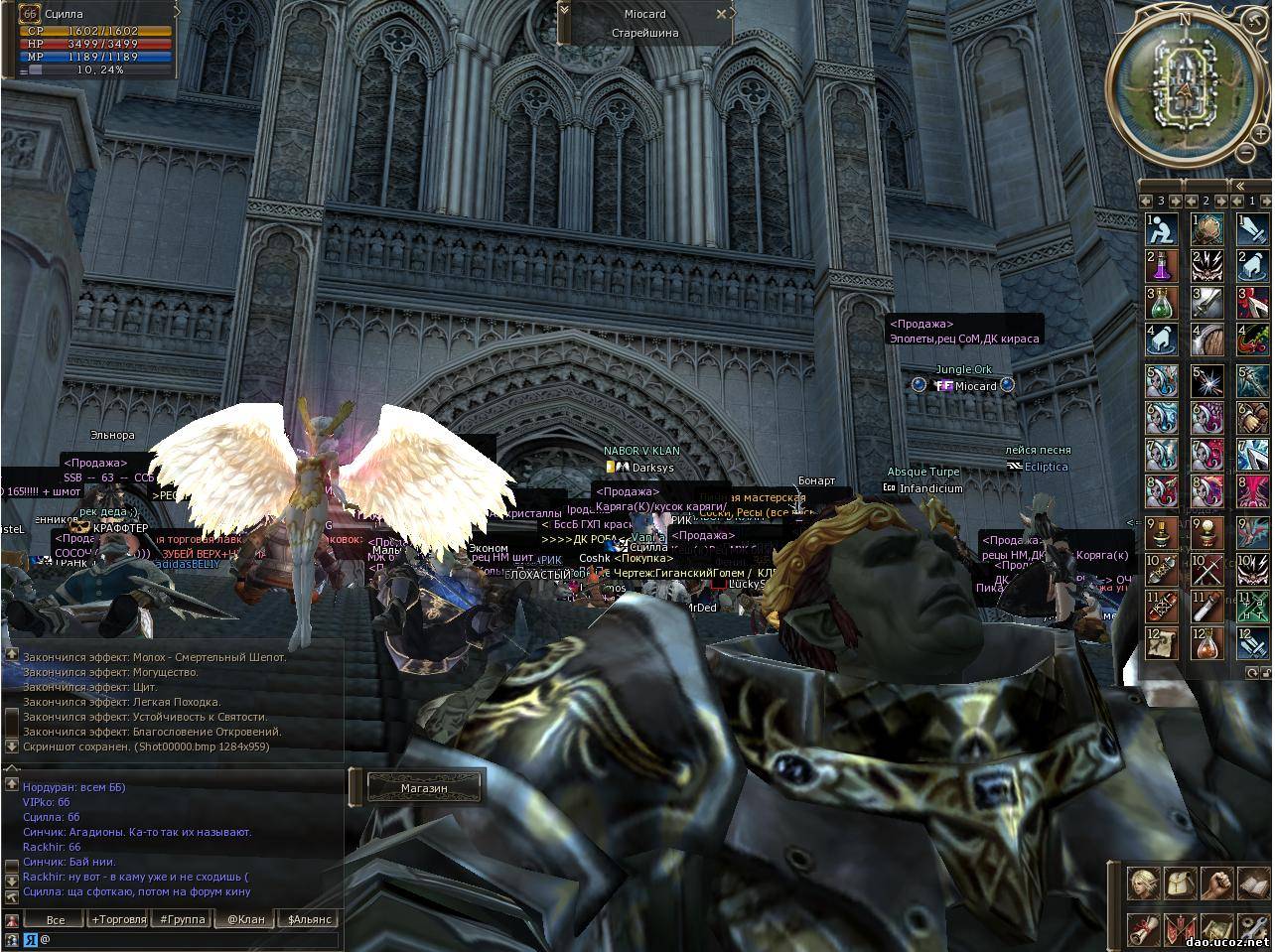Switch to the @Клан chat tab

coord(245,919)
